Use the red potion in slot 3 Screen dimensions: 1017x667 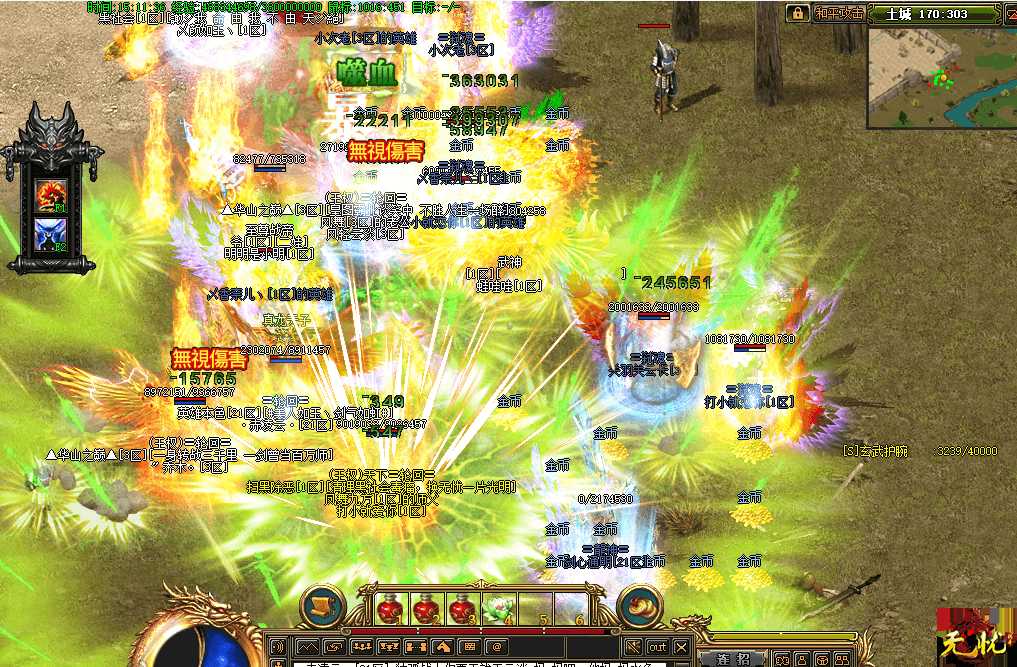[461, 607]
